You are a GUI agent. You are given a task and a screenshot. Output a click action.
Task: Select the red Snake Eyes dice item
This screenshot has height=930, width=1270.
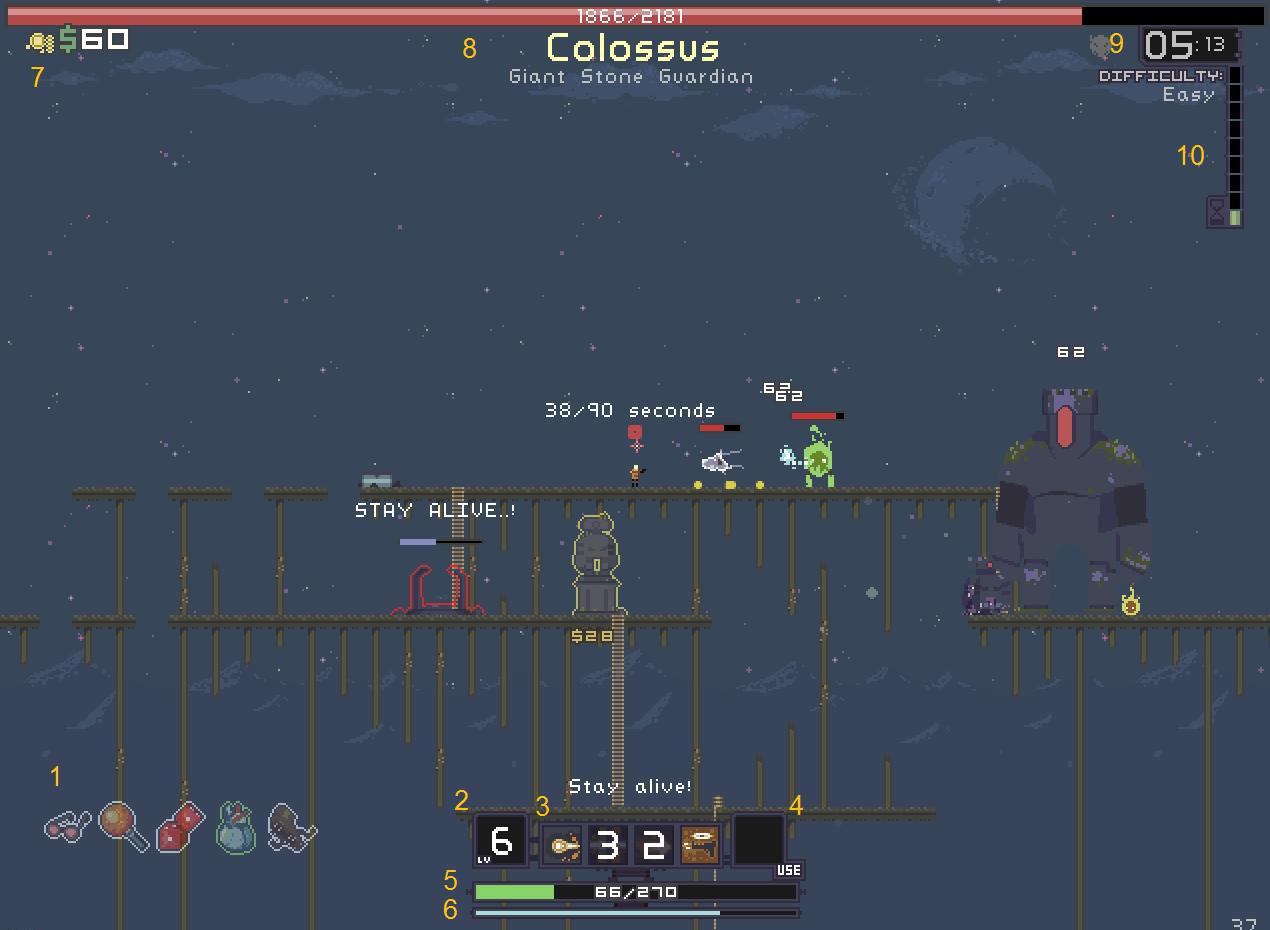[180, 826]
